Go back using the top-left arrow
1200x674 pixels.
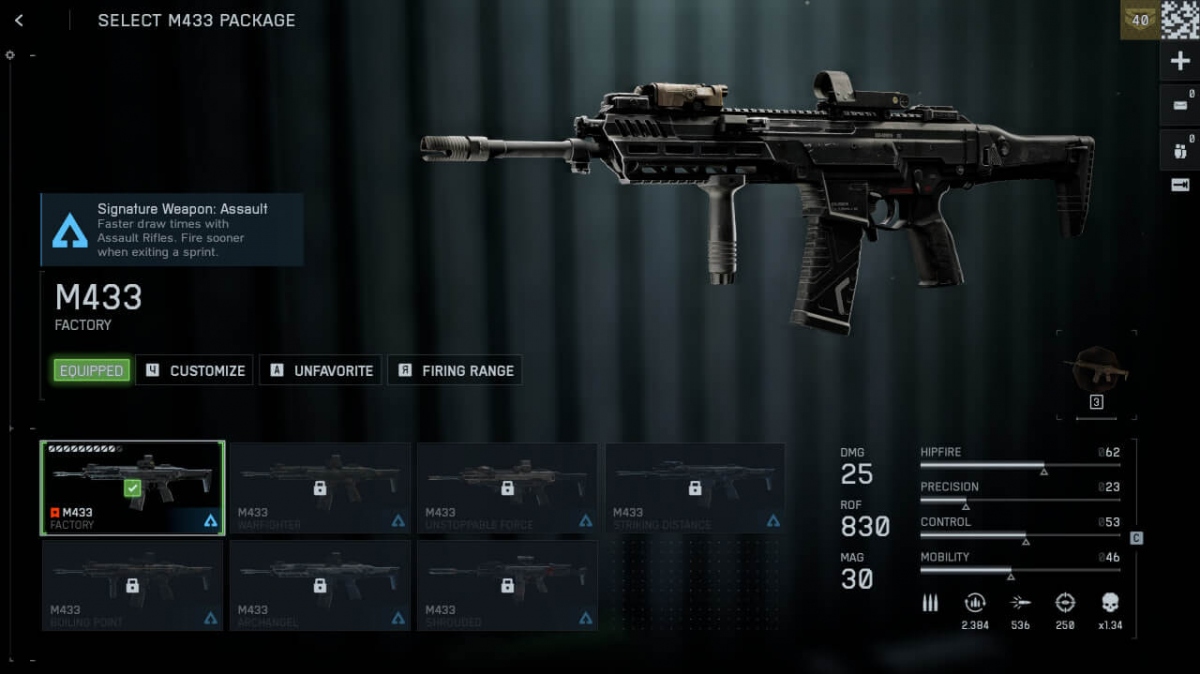coord(19,21)
